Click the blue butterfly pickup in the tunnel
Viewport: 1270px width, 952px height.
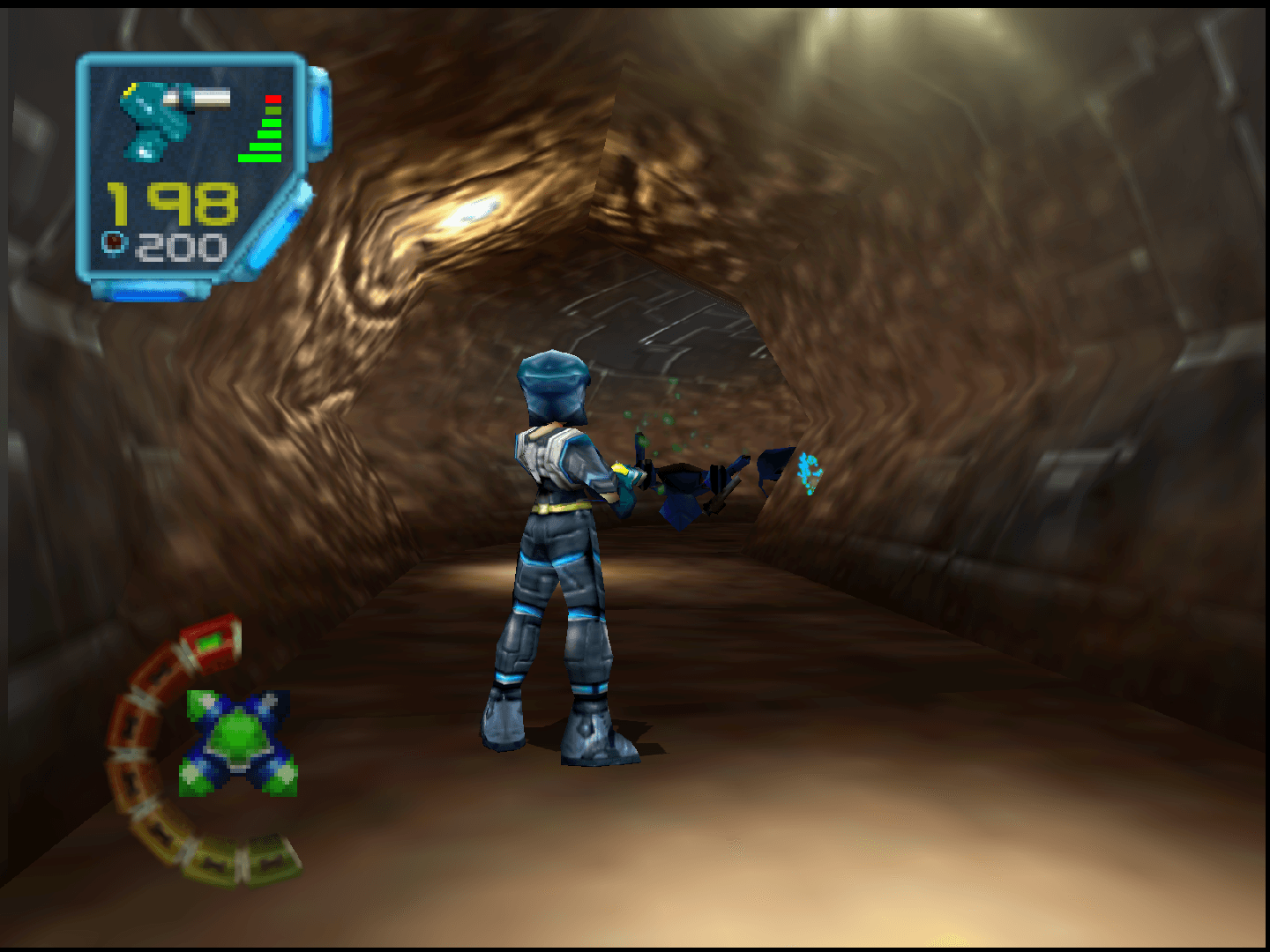coord(810,470)
